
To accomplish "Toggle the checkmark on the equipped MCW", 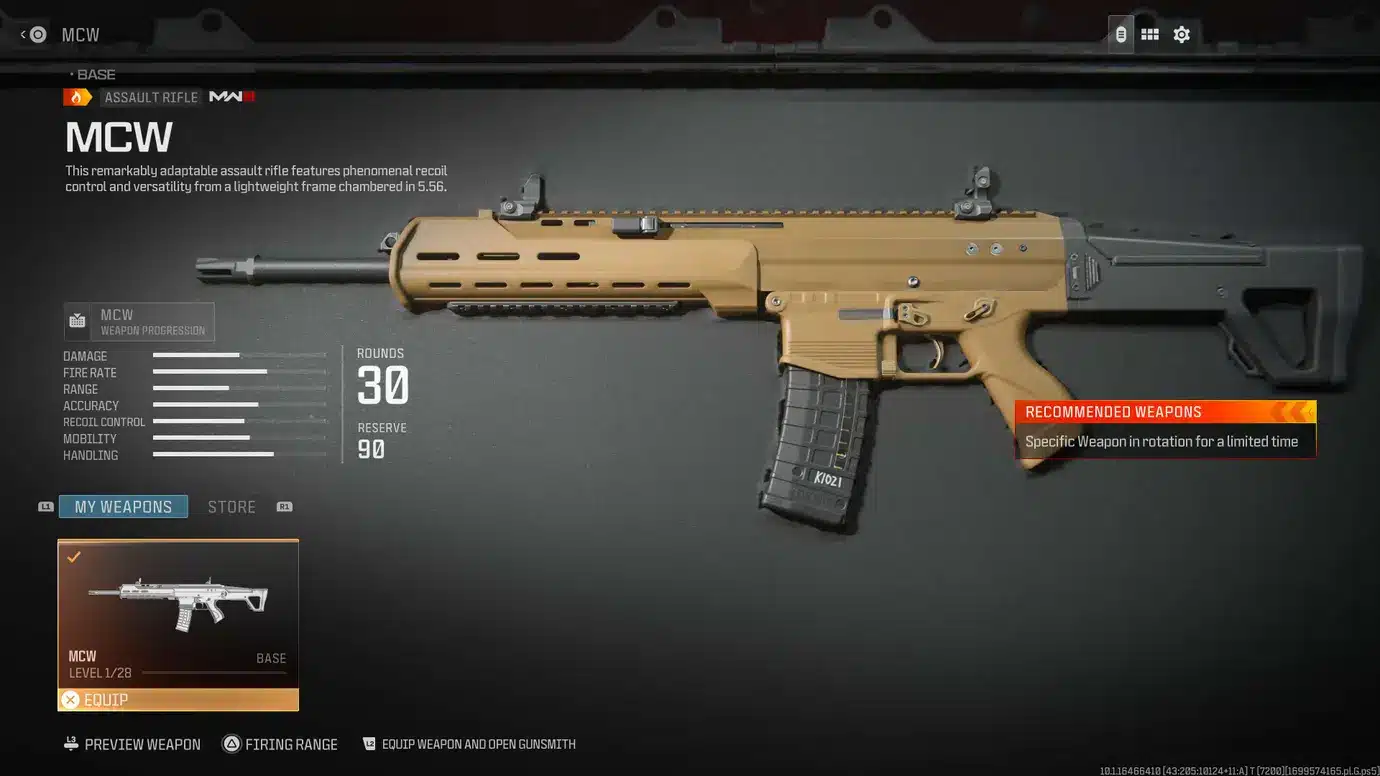I will click(74, 556).
